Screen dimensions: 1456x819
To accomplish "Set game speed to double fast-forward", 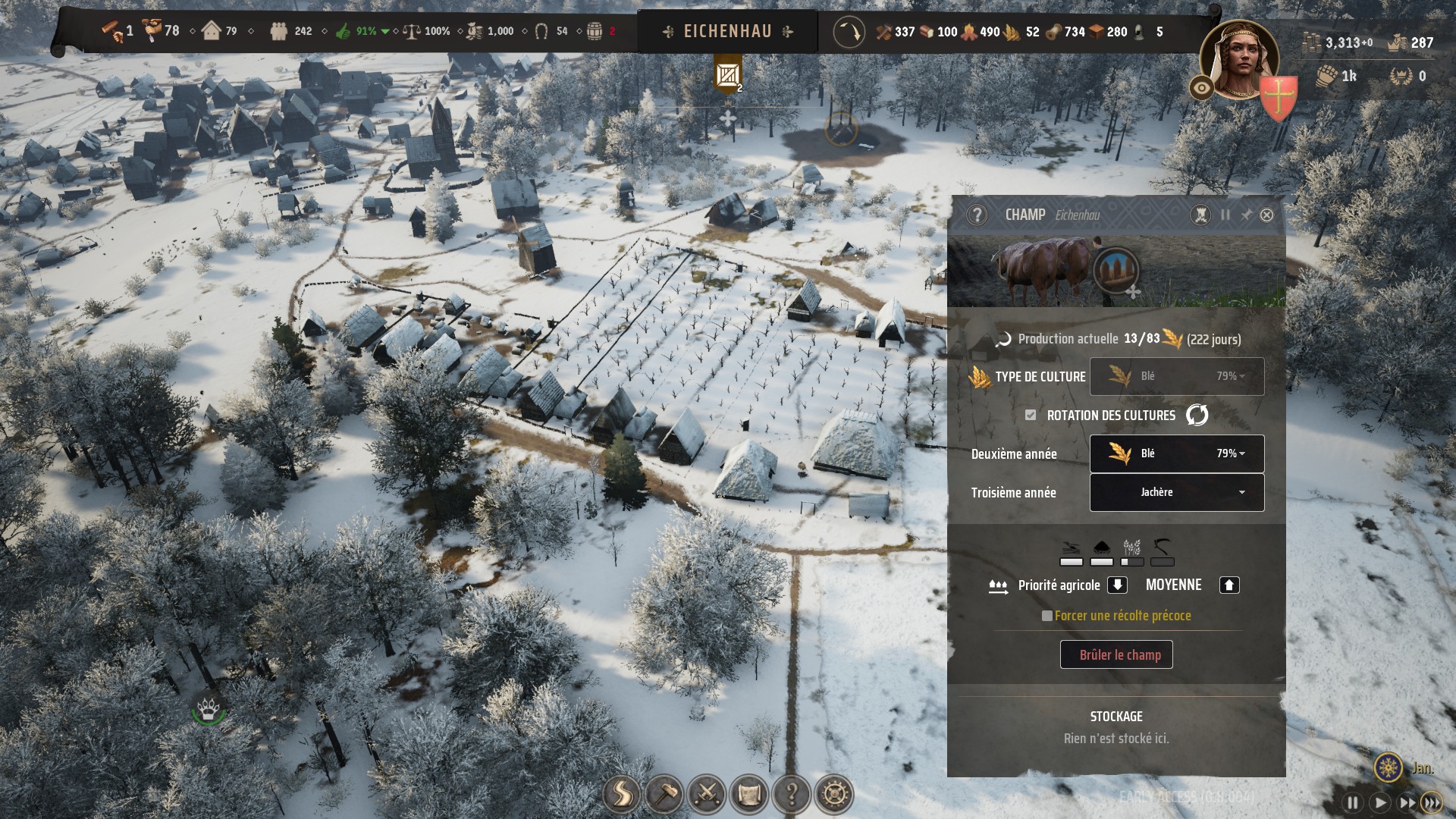I will (x=1407, y=802).
